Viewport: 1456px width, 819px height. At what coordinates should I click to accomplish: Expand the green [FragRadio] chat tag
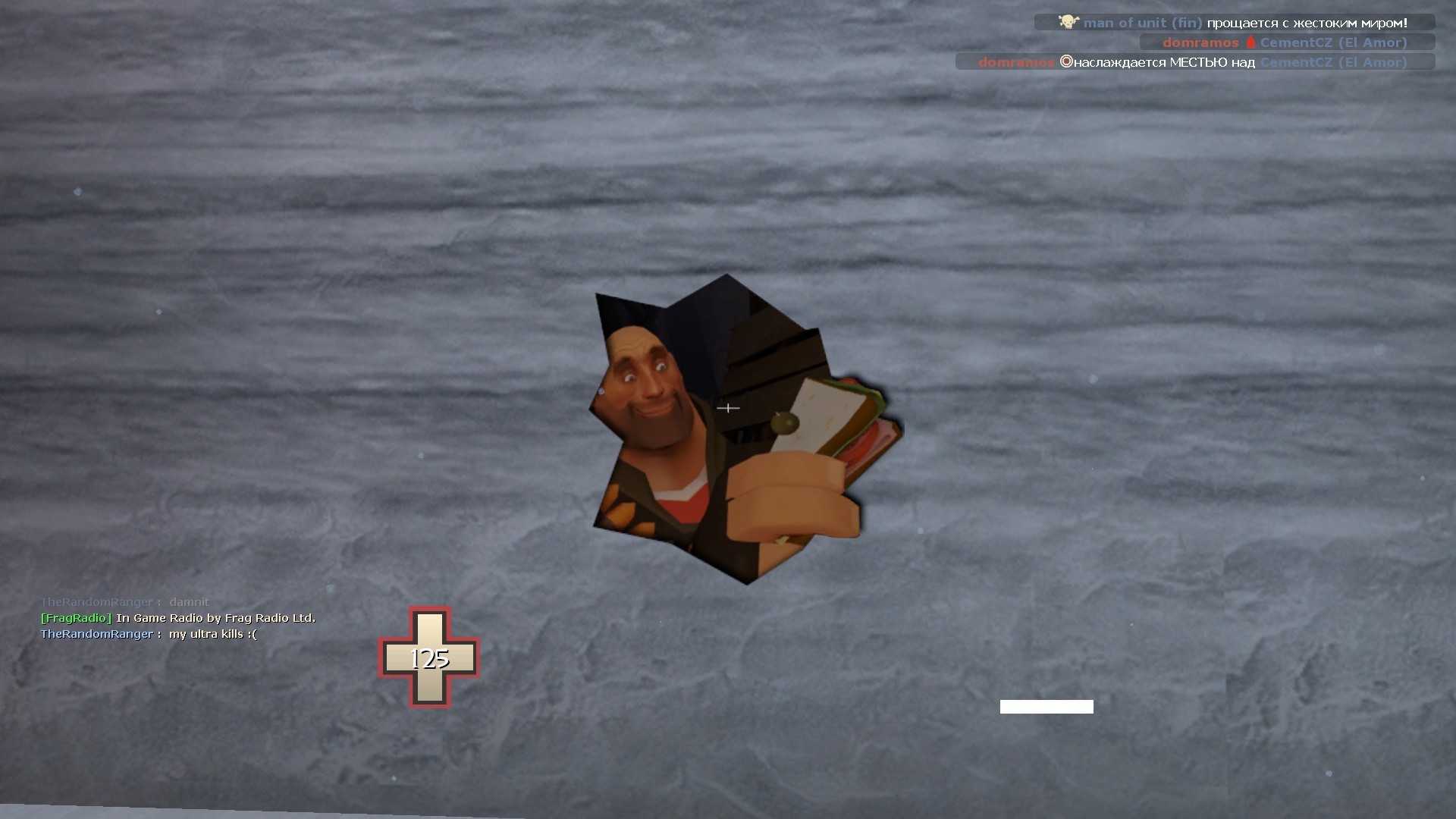[x=74, y=618]
